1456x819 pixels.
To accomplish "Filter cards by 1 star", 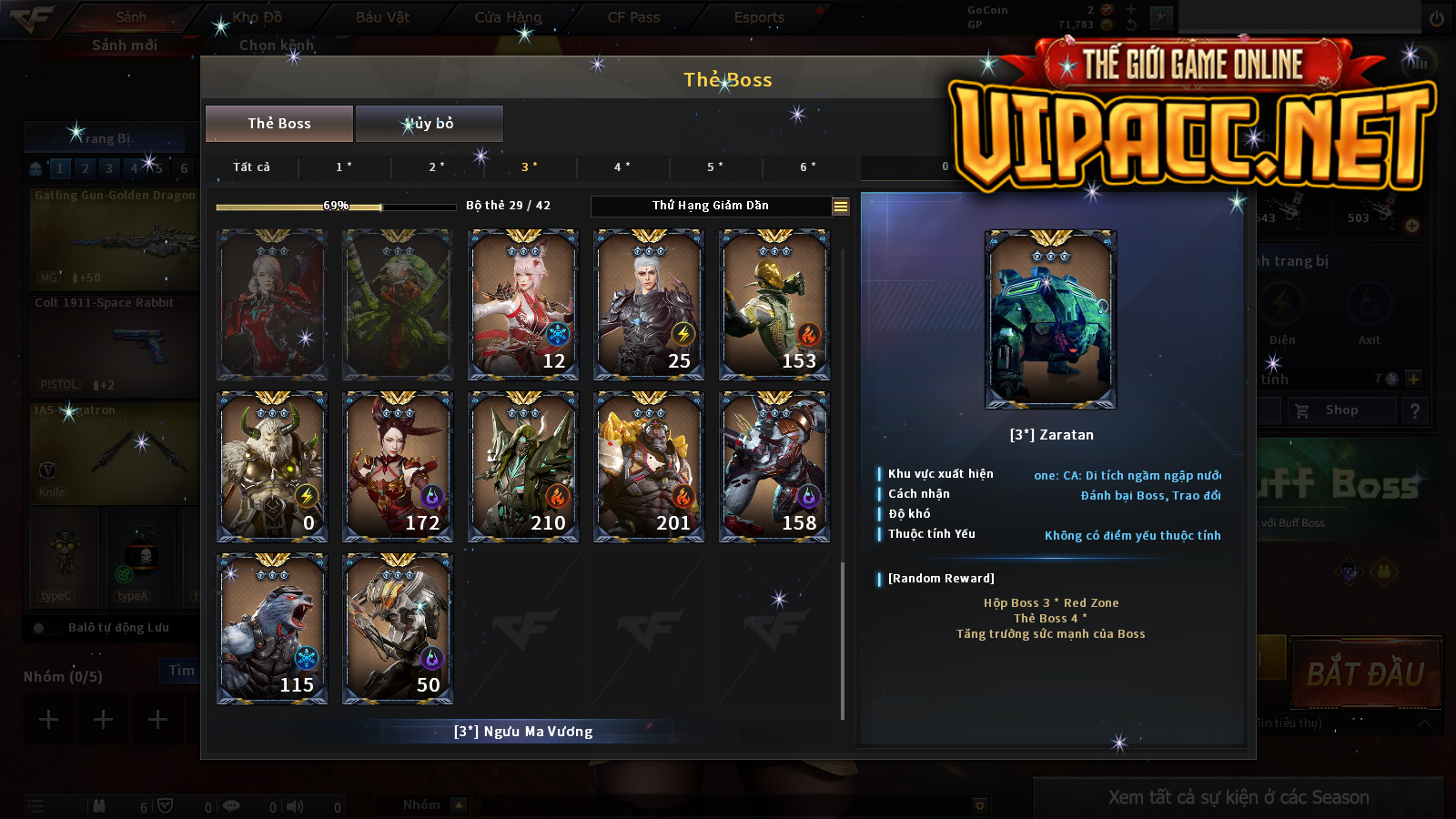I will 344,167.
